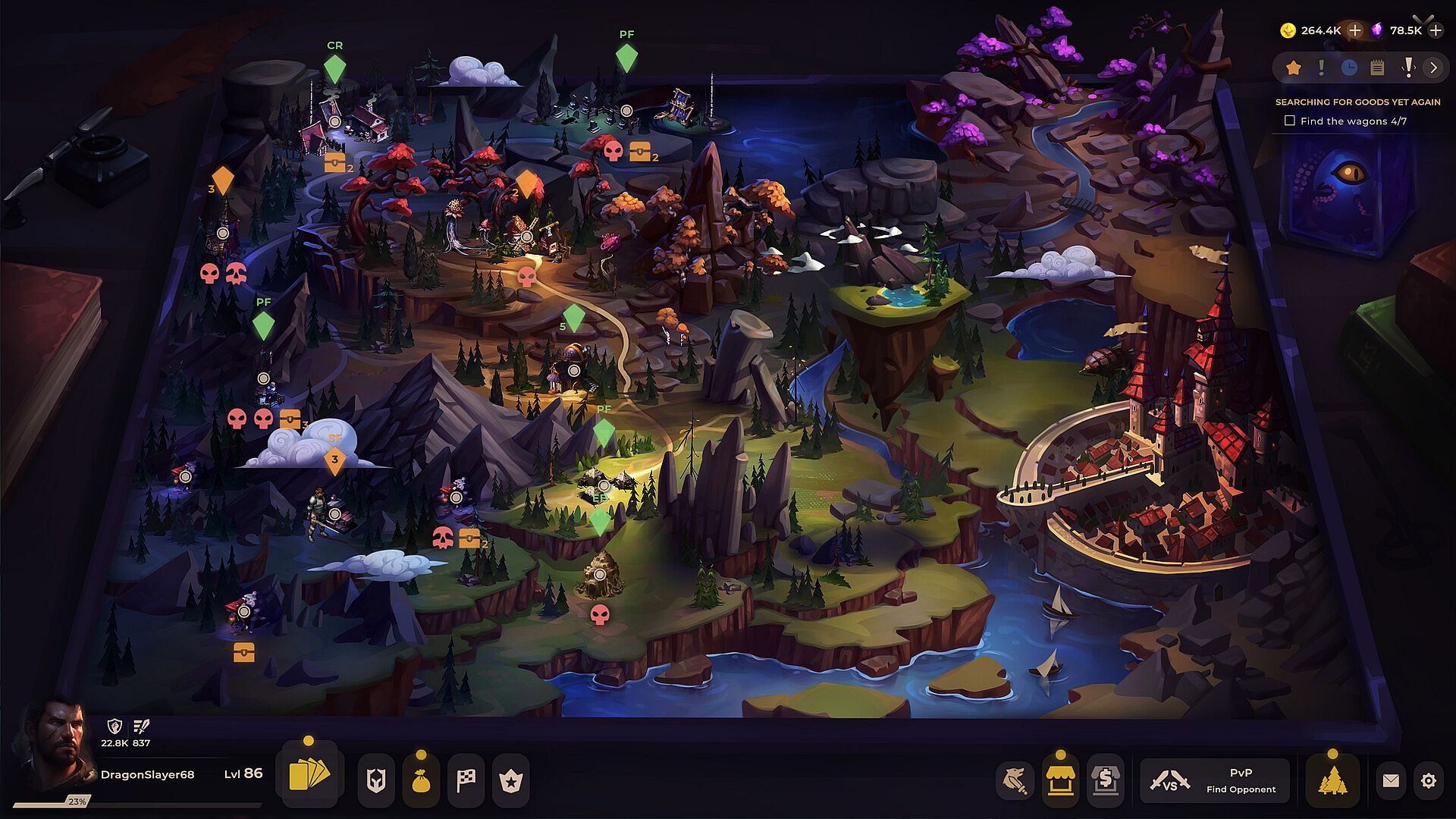Open the helmet shield equipment menu
This screenshot has height=819, width=1456.
coord(376,780)
